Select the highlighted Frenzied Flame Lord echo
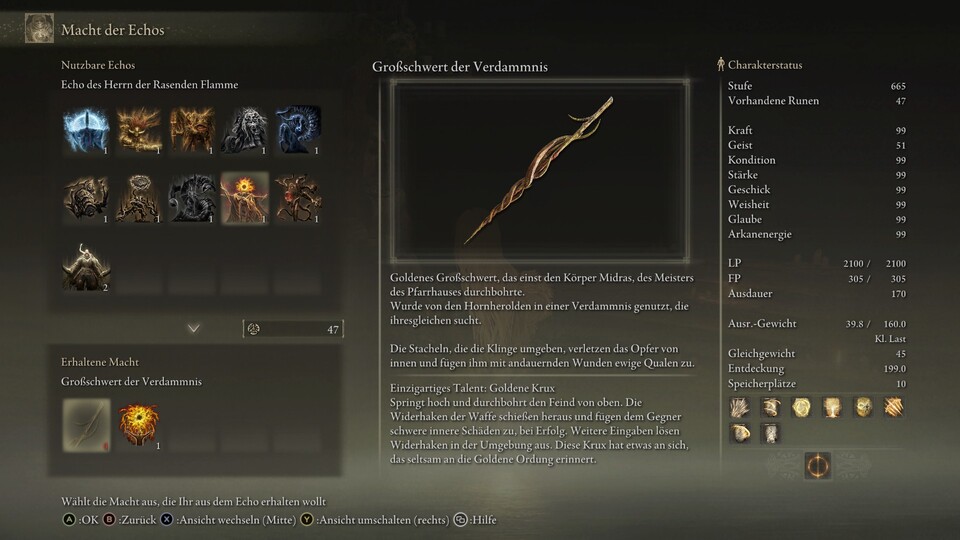Viewport: 960px width, 540px height. pos(244,197)
